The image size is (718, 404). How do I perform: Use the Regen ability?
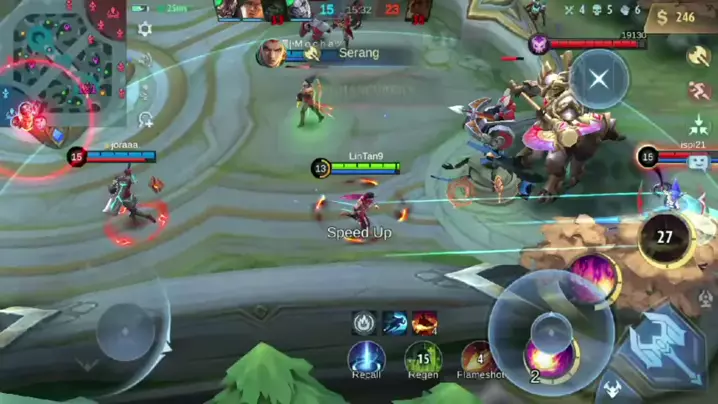(x=422, y=357)
